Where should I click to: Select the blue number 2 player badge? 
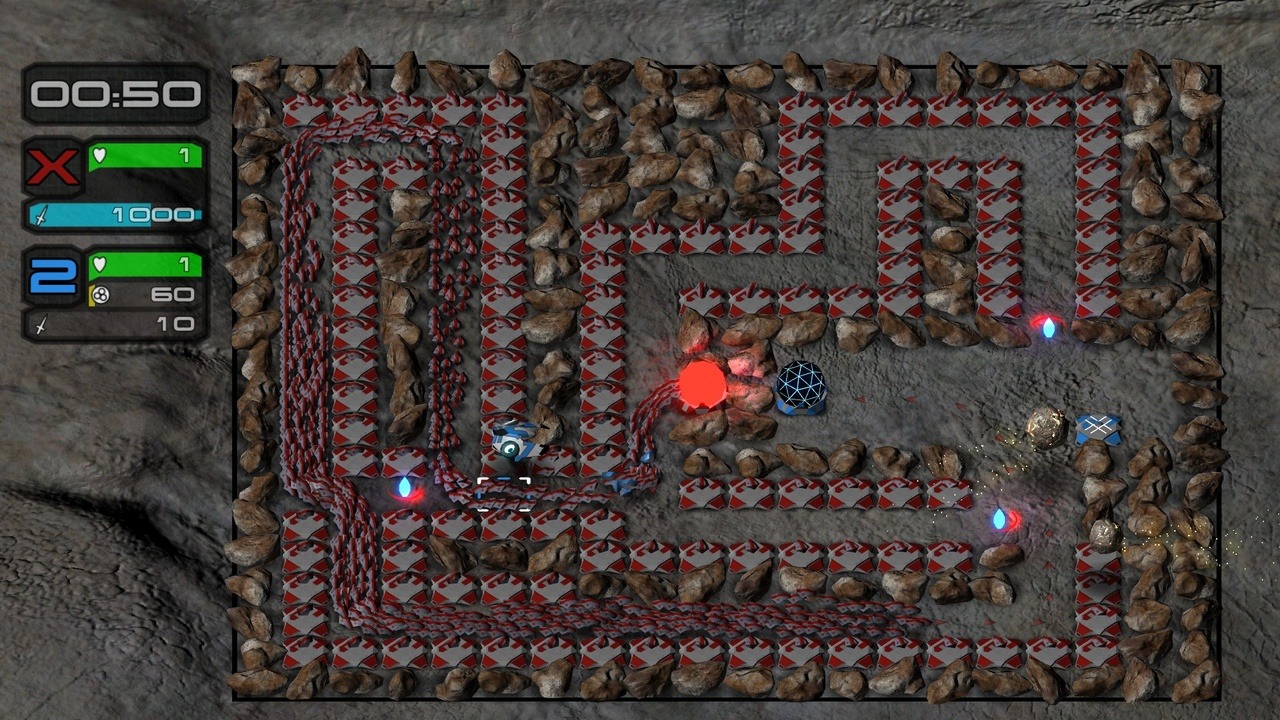tap(53, 276)
